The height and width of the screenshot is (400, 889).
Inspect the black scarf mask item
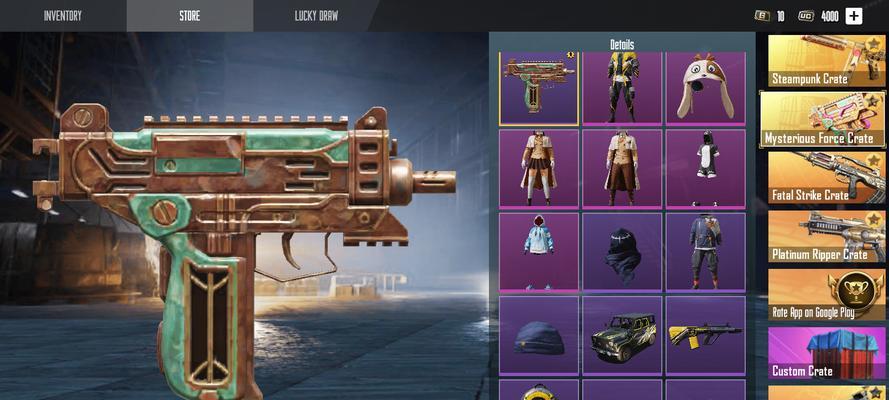(622, 251)
